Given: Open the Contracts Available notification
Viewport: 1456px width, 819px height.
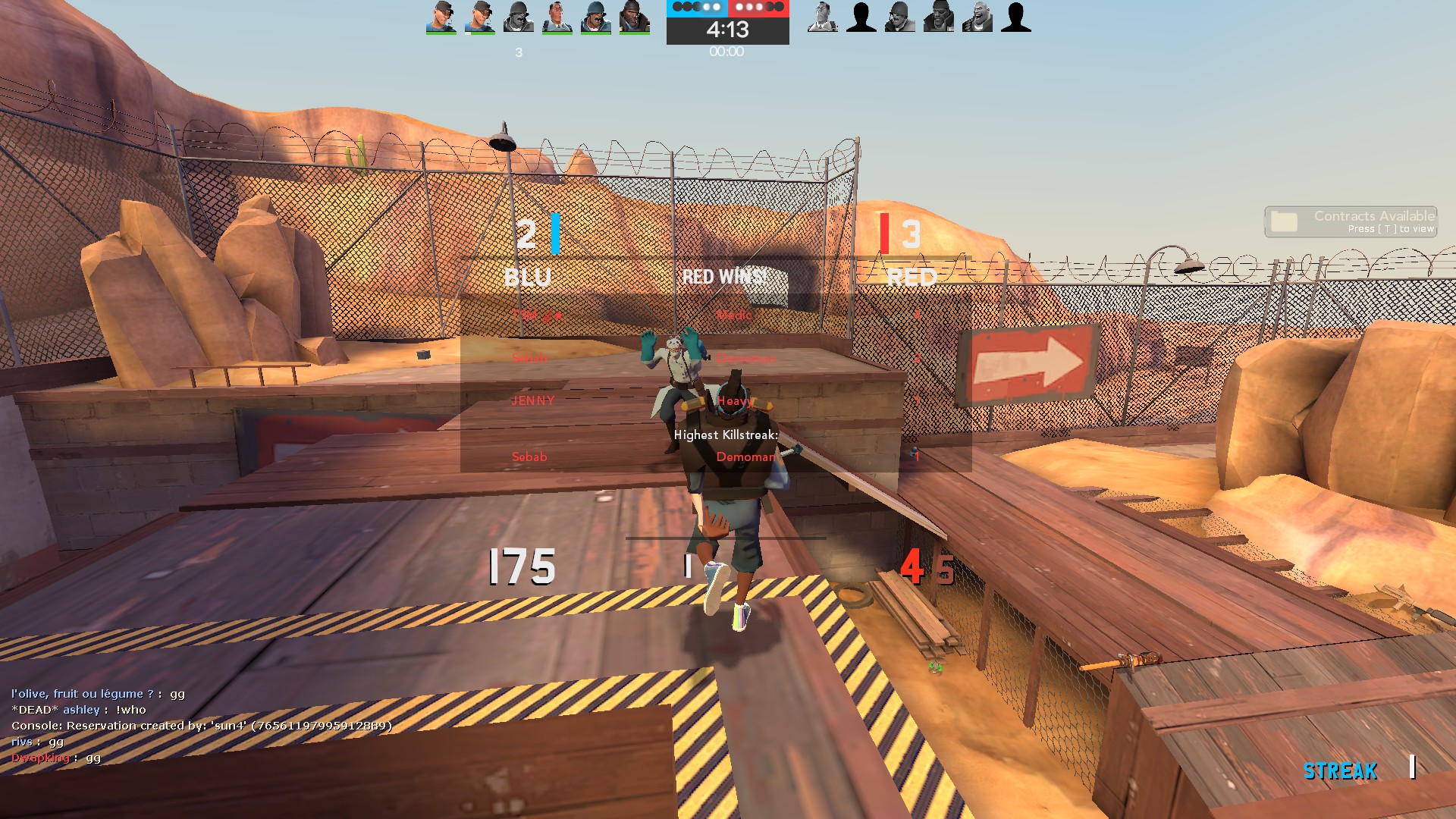Looking at the screenshot, I should [1351, 221].
